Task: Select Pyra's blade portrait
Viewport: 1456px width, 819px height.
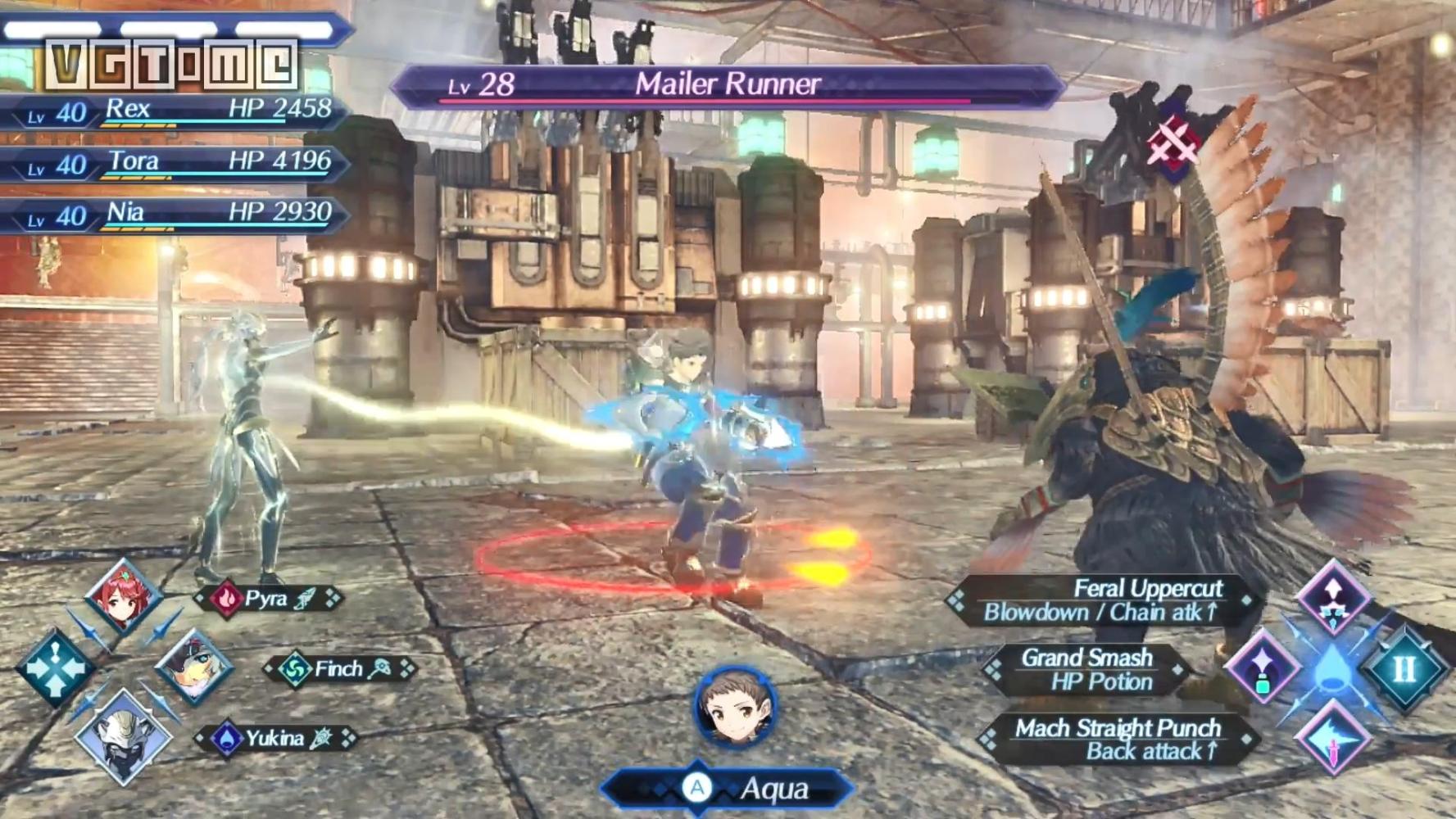Action: tap(123, 596)
